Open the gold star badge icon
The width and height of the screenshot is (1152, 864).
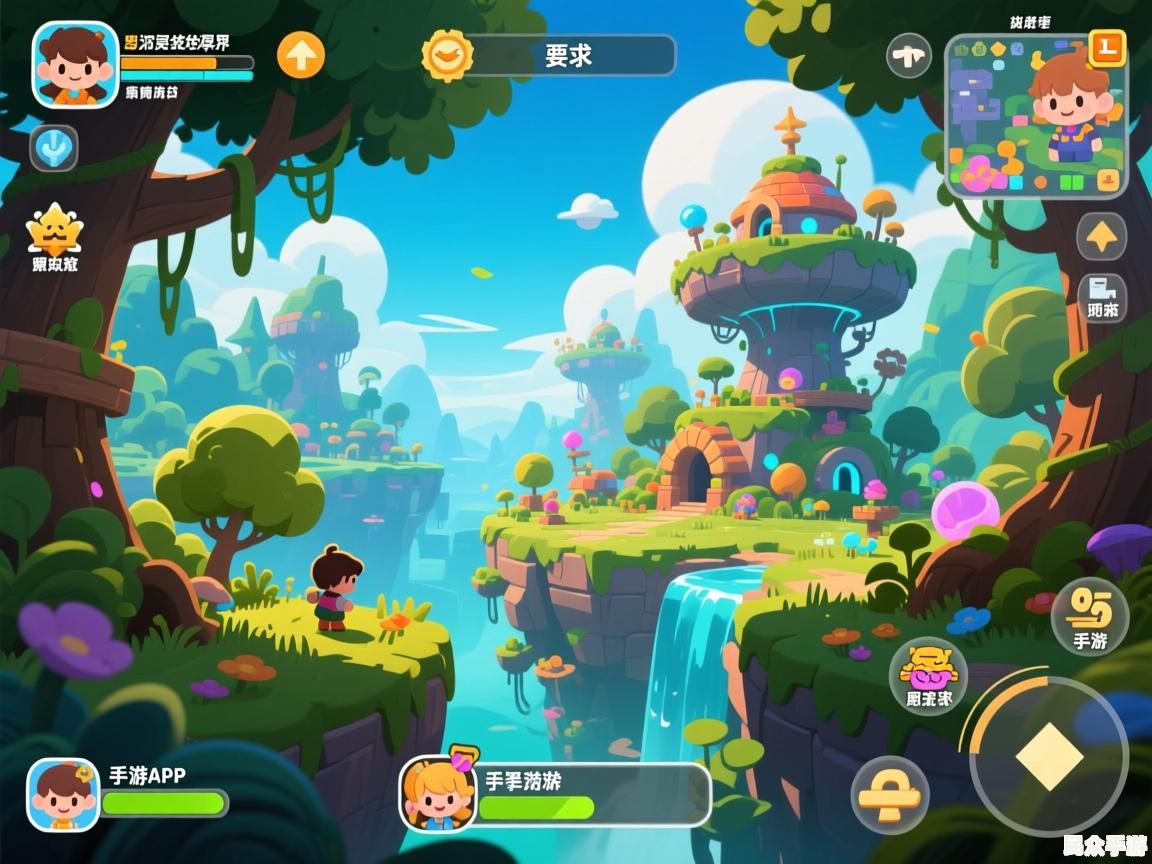click(x=53, y=232)
